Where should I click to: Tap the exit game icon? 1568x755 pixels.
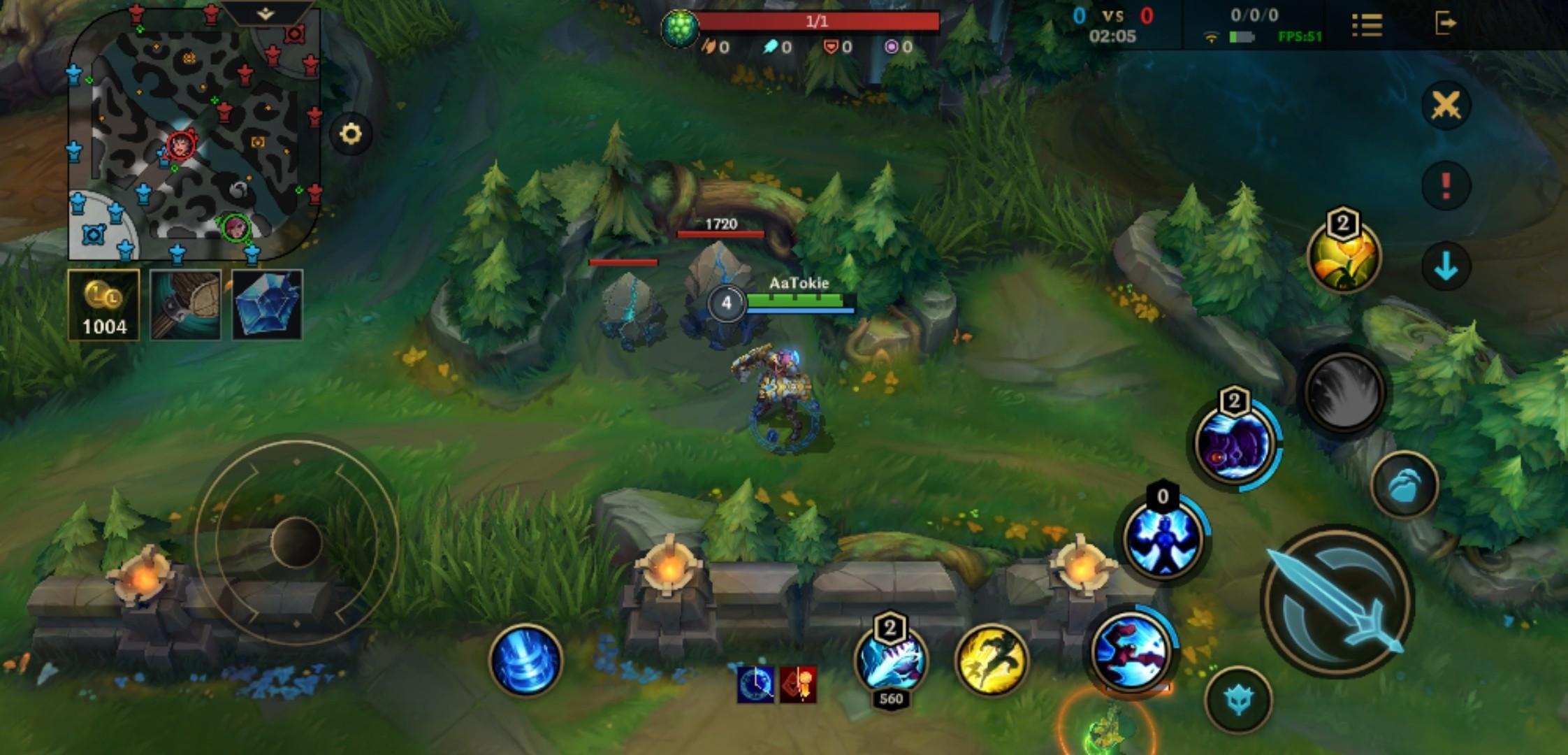(x=1445, y=24)
